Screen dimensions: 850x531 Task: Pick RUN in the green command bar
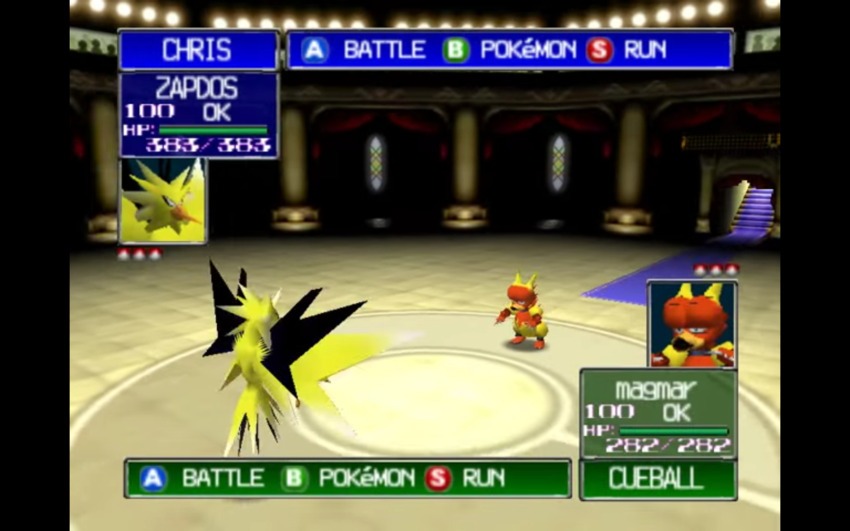click(x=468, y=478)
